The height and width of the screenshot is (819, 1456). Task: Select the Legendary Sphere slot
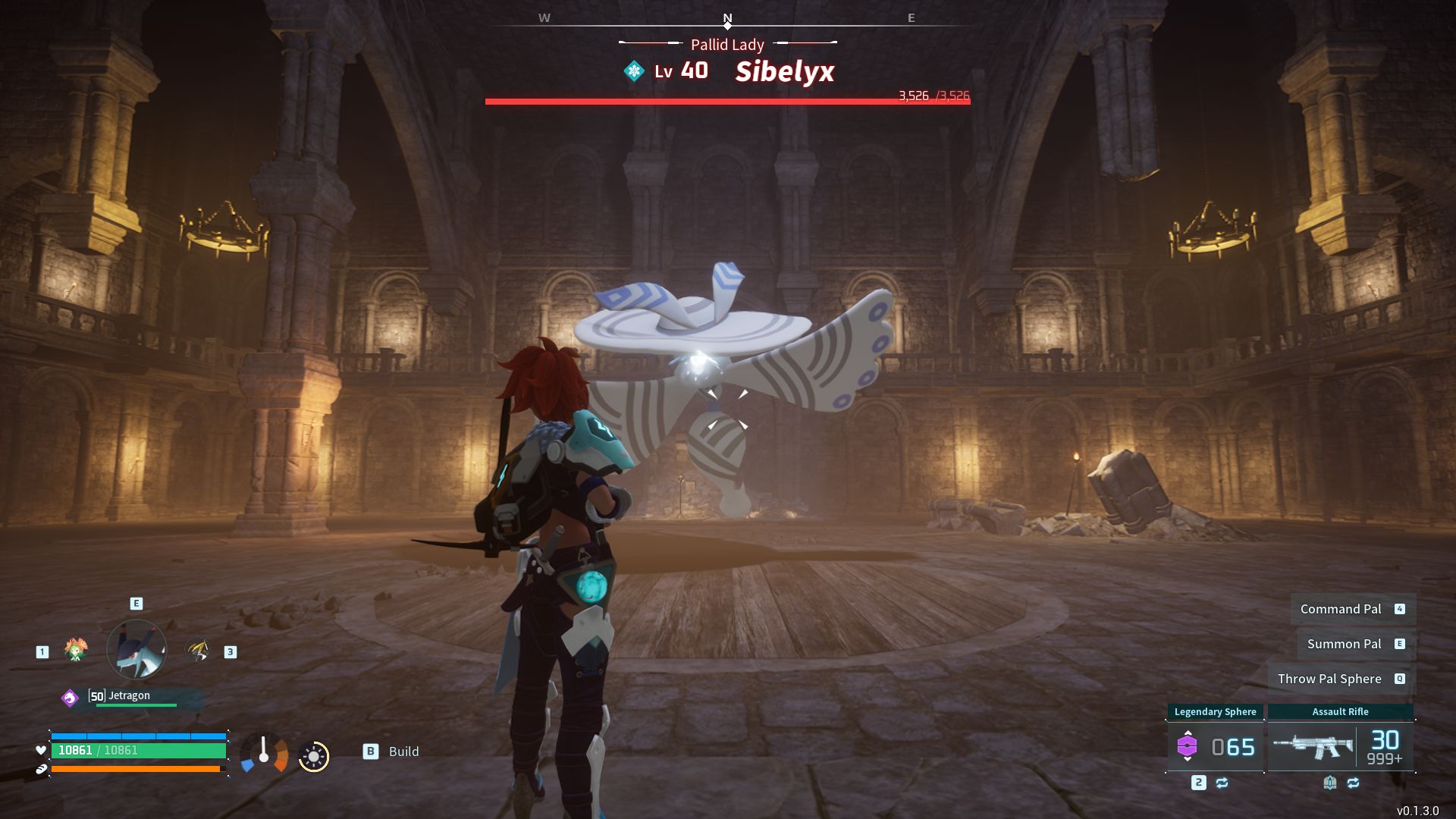tap(1215, 746)
